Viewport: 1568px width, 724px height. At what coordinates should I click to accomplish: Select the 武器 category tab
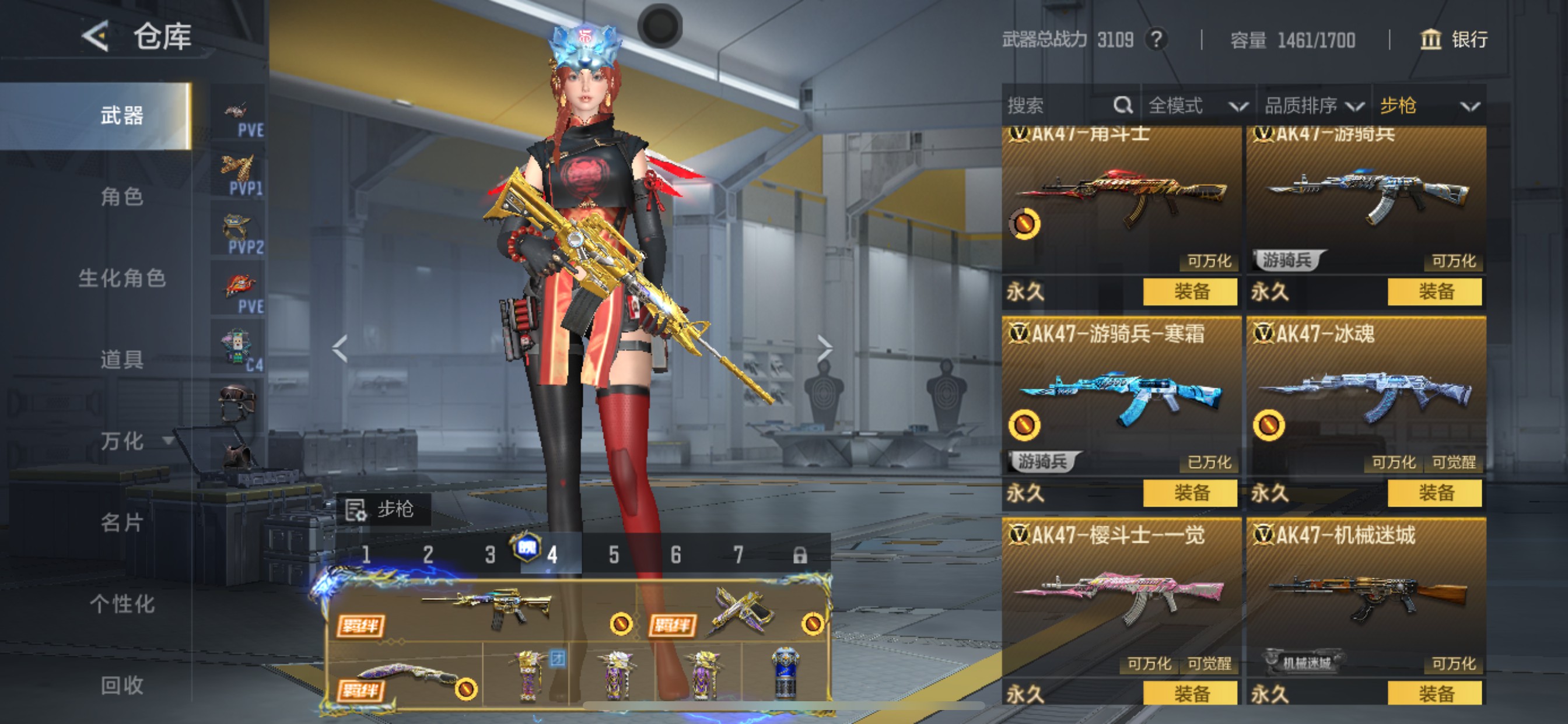tap(122, 115)
